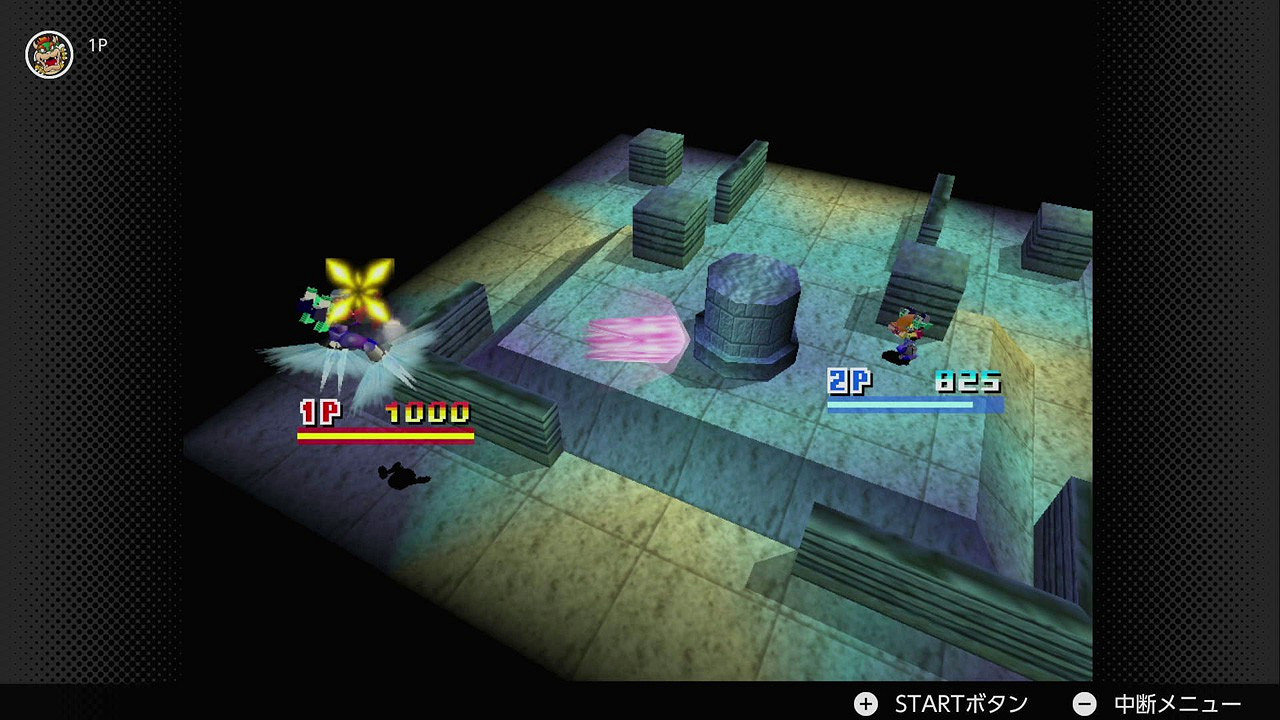Select the 2P blue score emblem
This screenshot has width=1280, height=720.
tap(849, 381)
